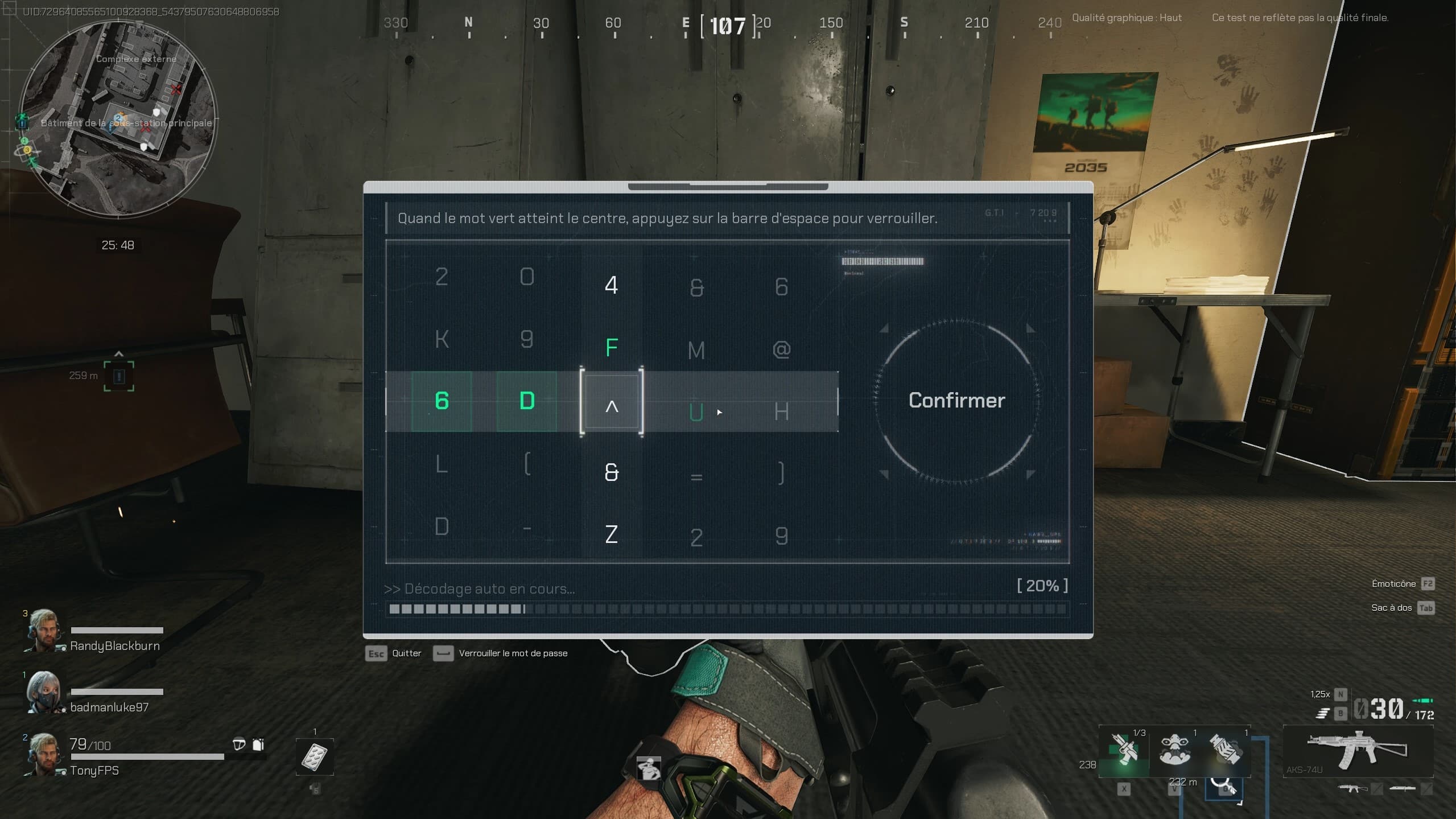Open the Émoticône wheel prompt
Image resolution: width=1456 pixels, height=819 pixels.
pyautogui.click(x=1393, y=583)
